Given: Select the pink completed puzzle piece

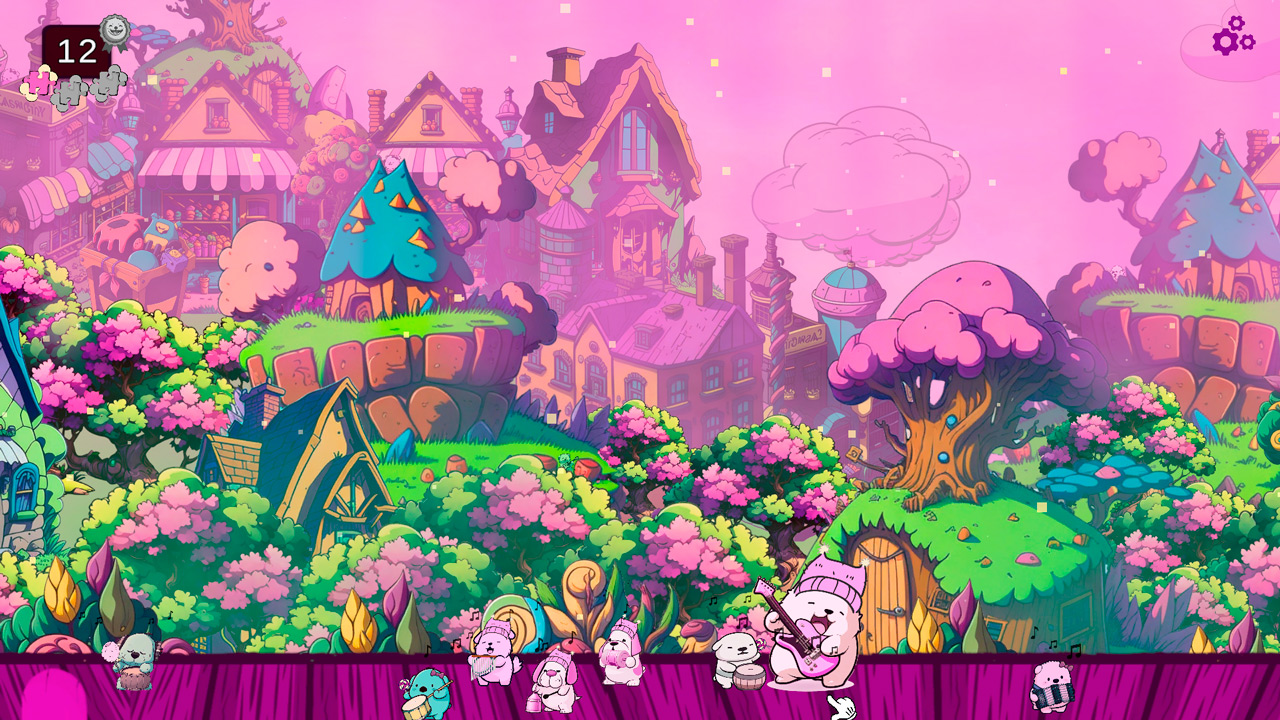Looking at the screenshot, I should 38,82.
